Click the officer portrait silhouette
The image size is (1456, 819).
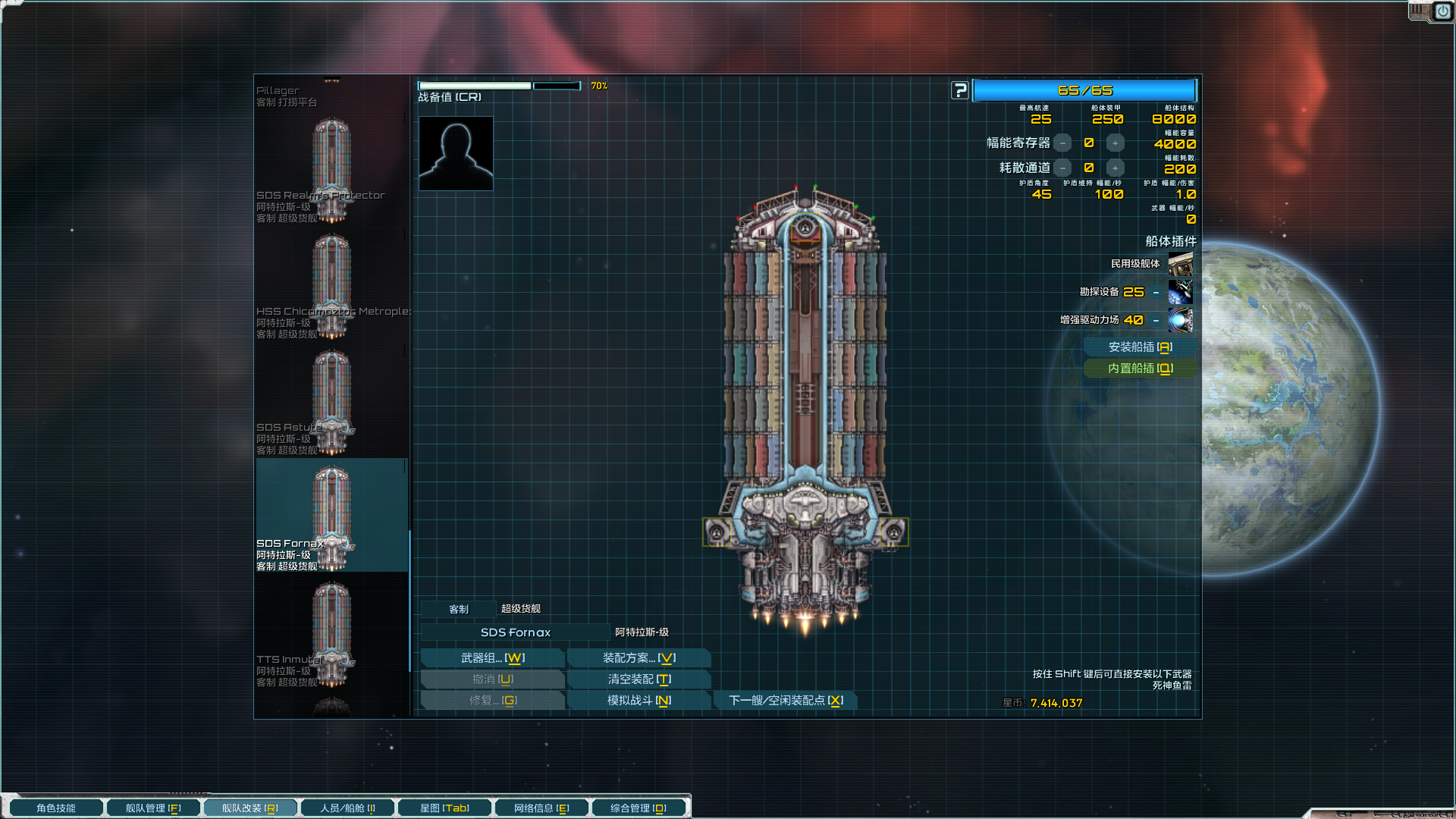coord(456,153)
